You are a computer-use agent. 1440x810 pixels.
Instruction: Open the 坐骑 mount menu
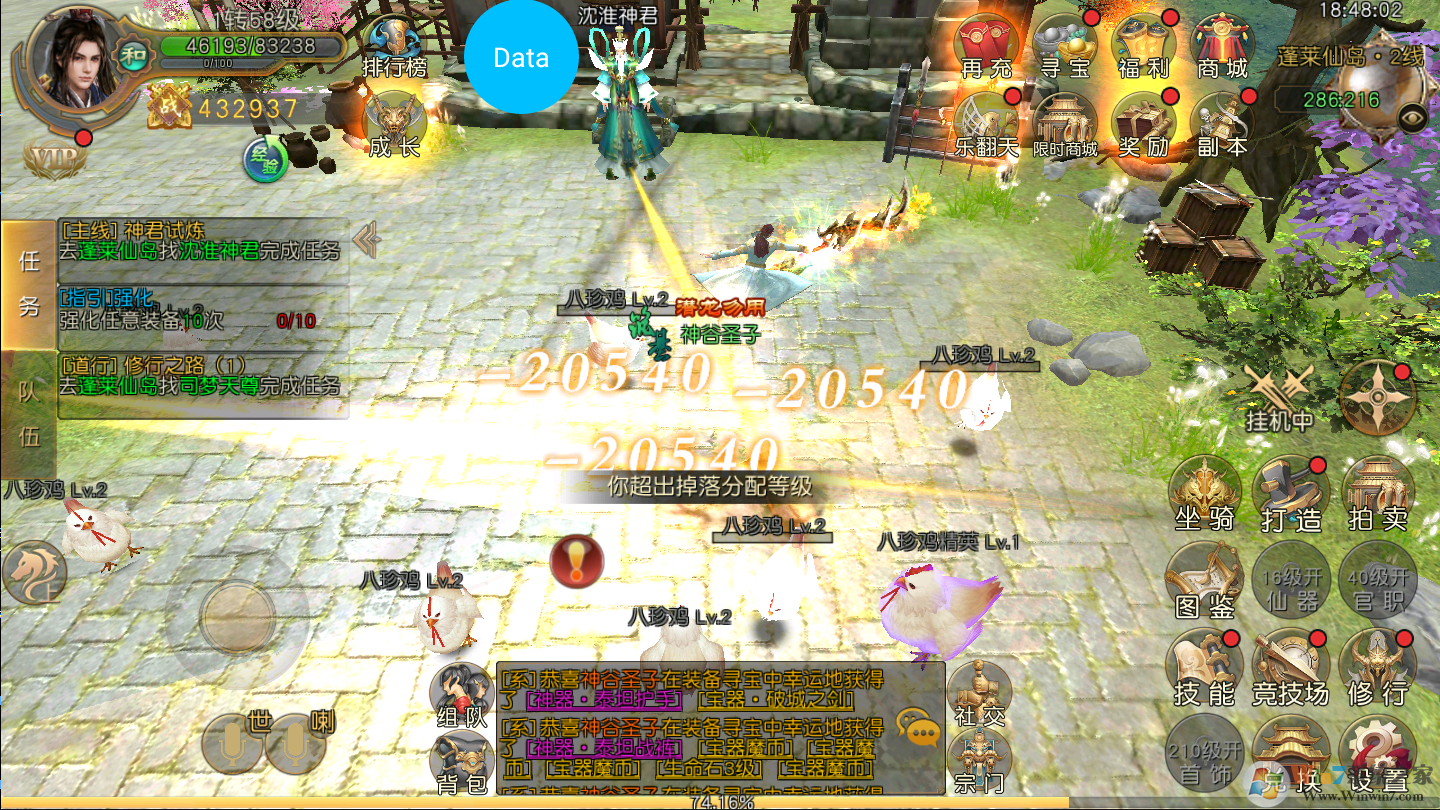(x=1205, y=494)
